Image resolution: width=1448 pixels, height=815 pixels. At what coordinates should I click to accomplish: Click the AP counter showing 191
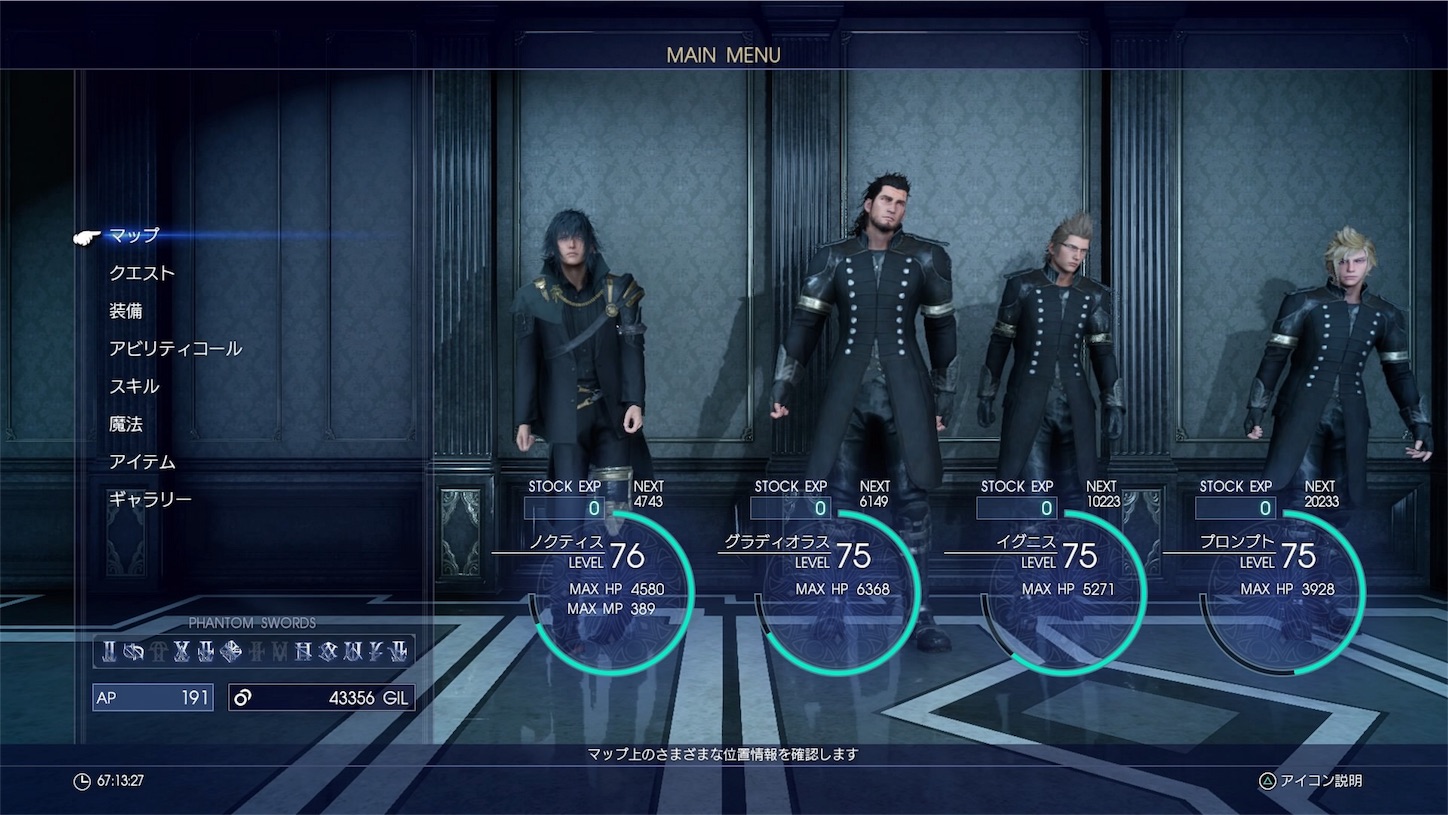(x=152, y=697)
